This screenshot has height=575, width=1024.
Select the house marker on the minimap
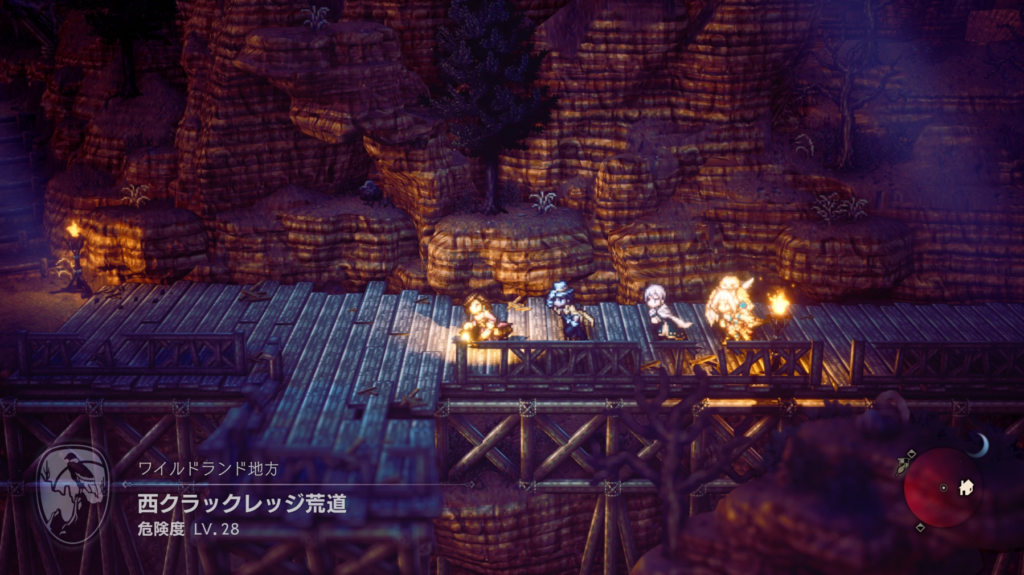966,488
